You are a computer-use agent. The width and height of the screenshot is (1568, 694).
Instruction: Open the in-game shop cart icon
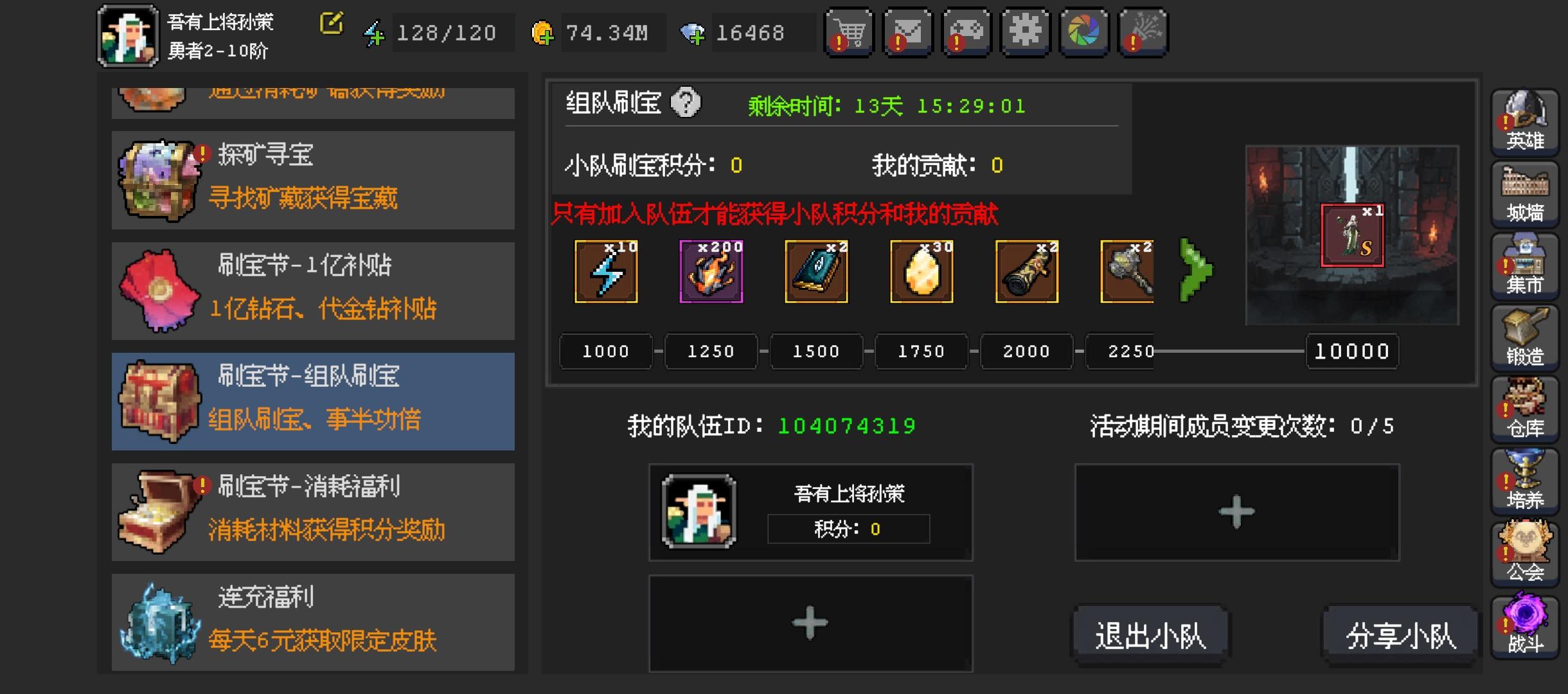tap(851, 31)
